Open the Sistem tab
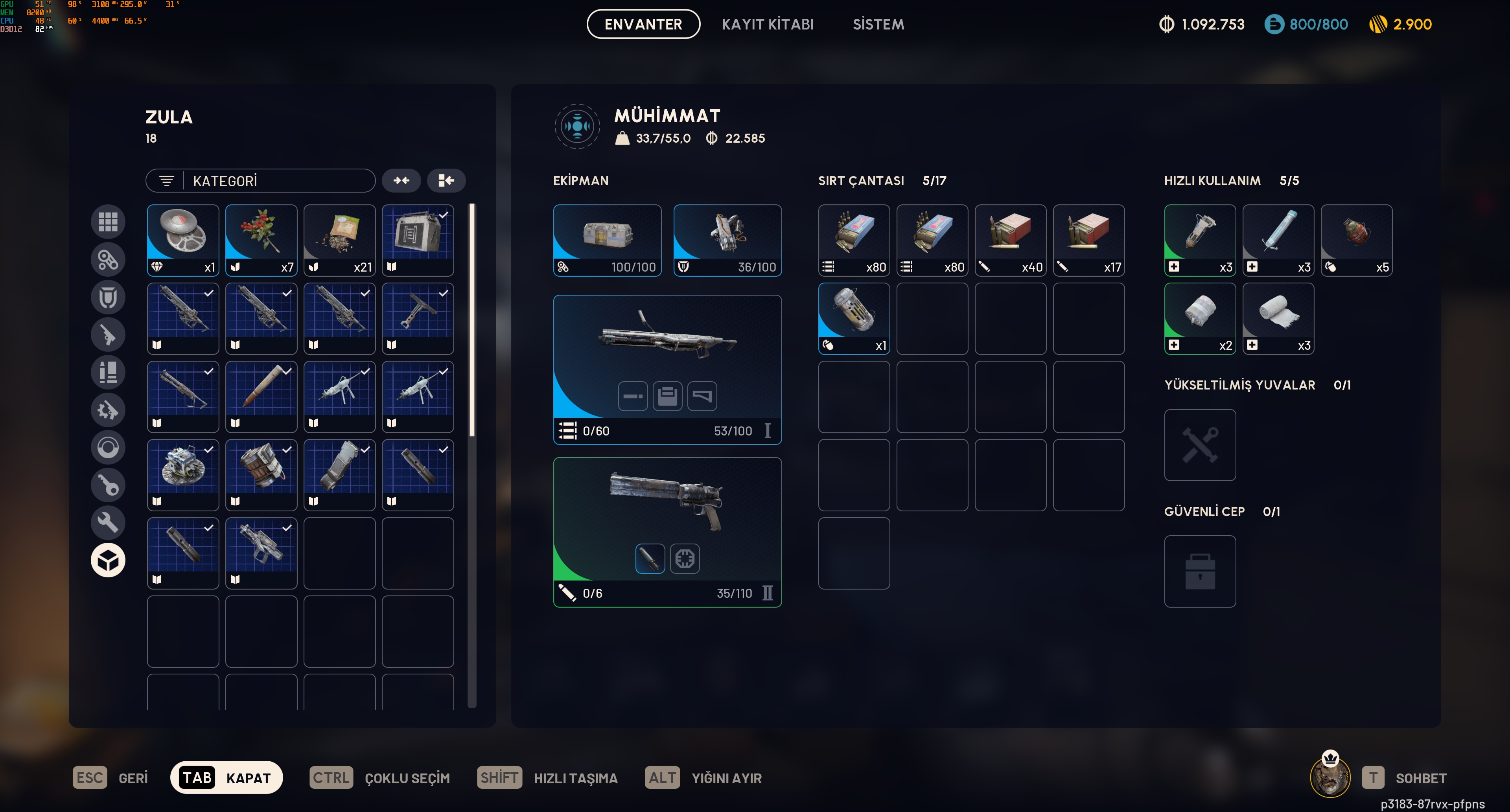 tap(878, 24)
